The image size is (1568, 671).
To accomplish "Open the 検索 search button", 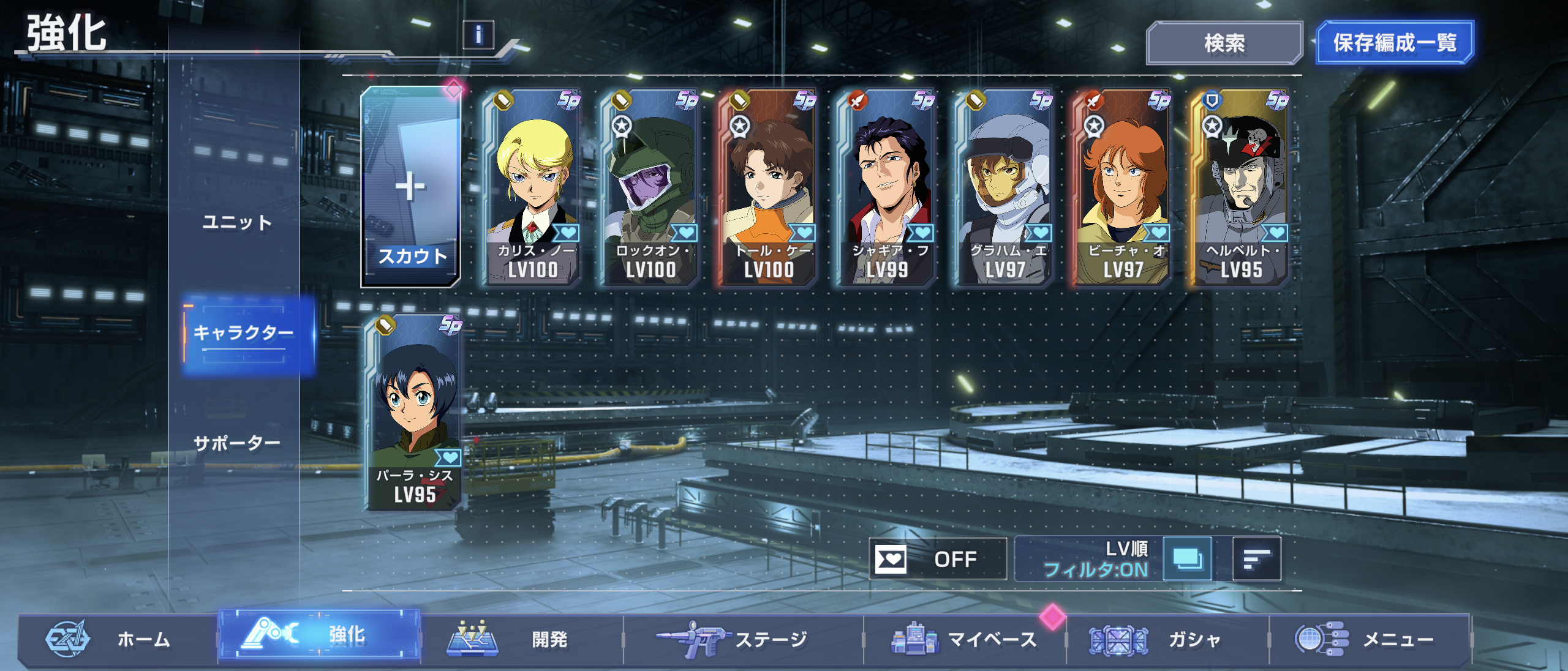I will [x=1224, y=43].
